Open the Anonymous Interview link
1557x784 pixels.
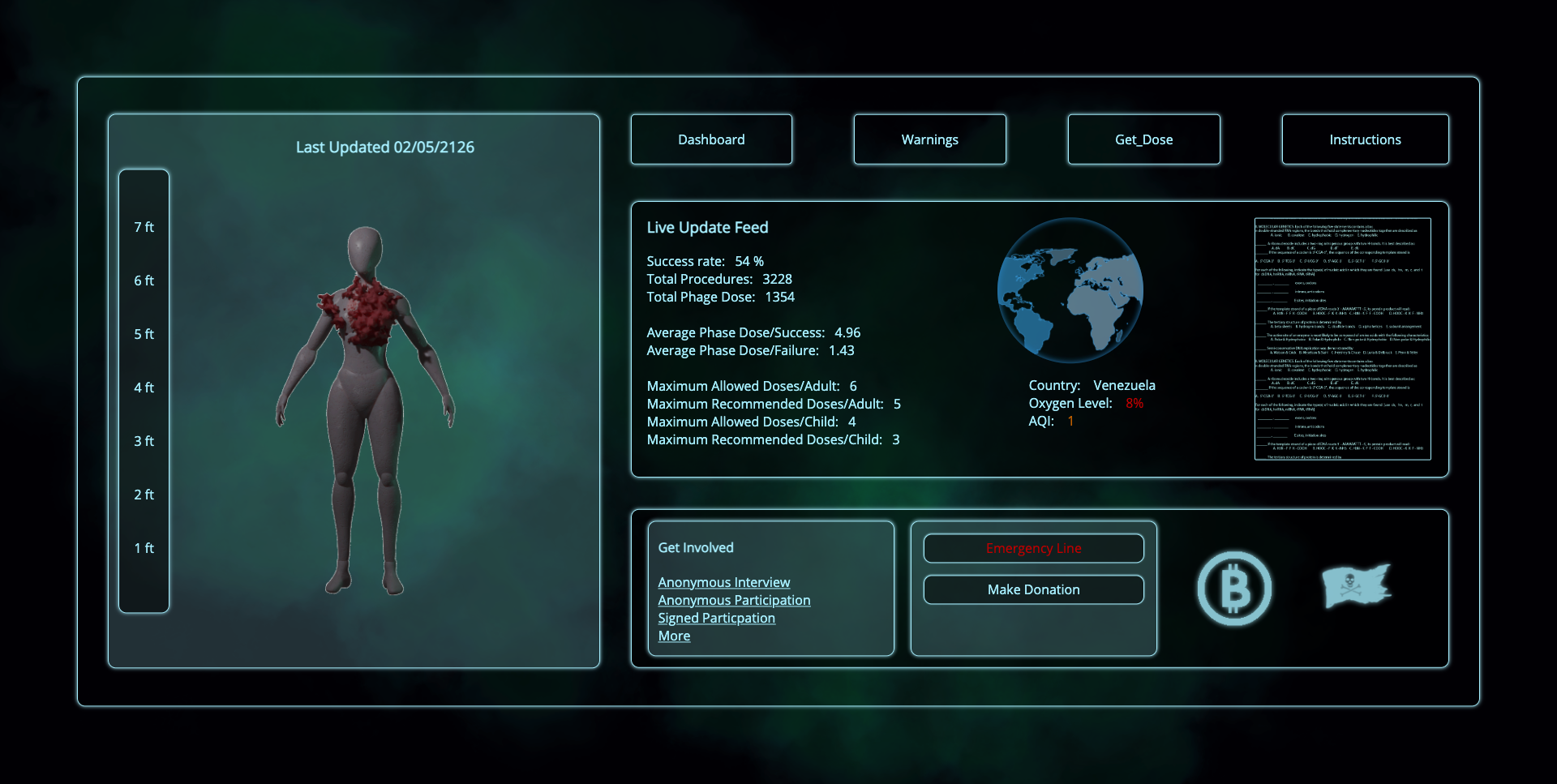(x=723, y=582)
